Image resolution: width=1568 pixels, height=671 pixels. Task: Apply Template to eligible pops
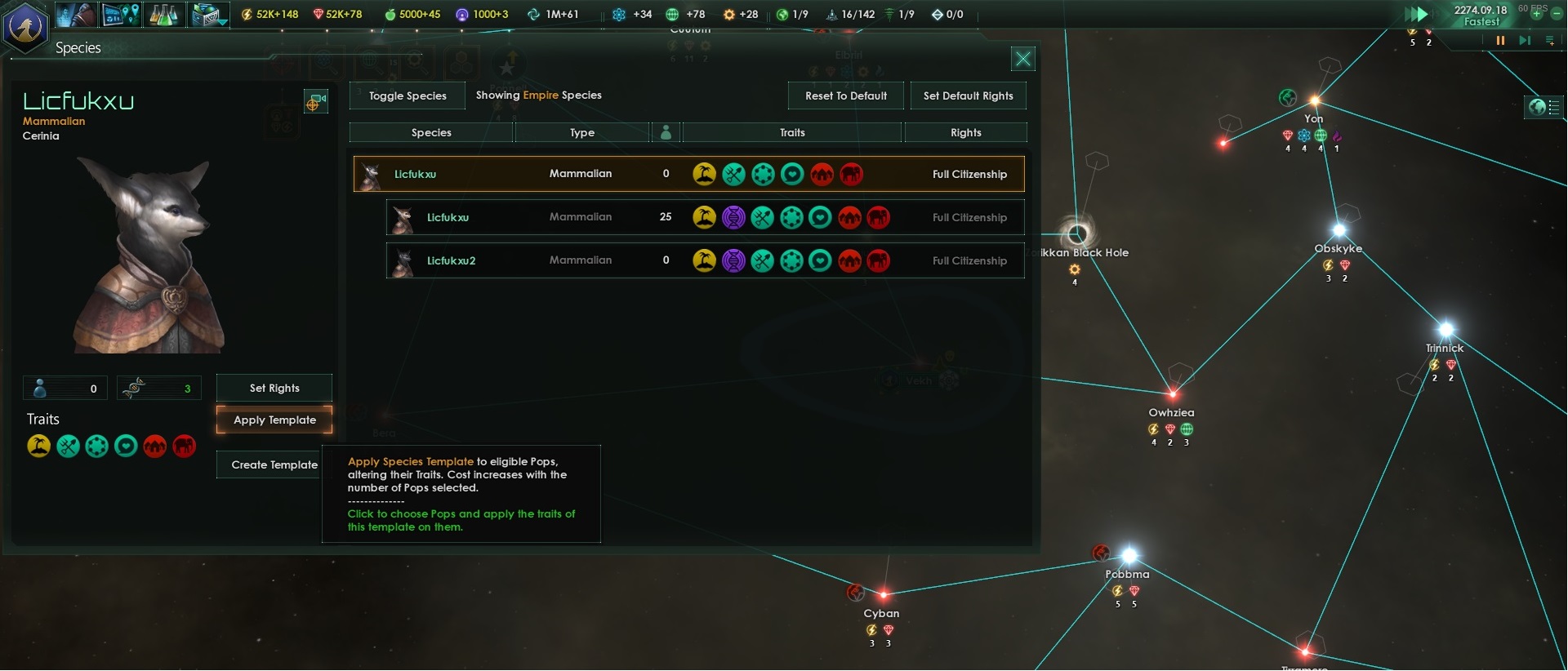[274, 420]
